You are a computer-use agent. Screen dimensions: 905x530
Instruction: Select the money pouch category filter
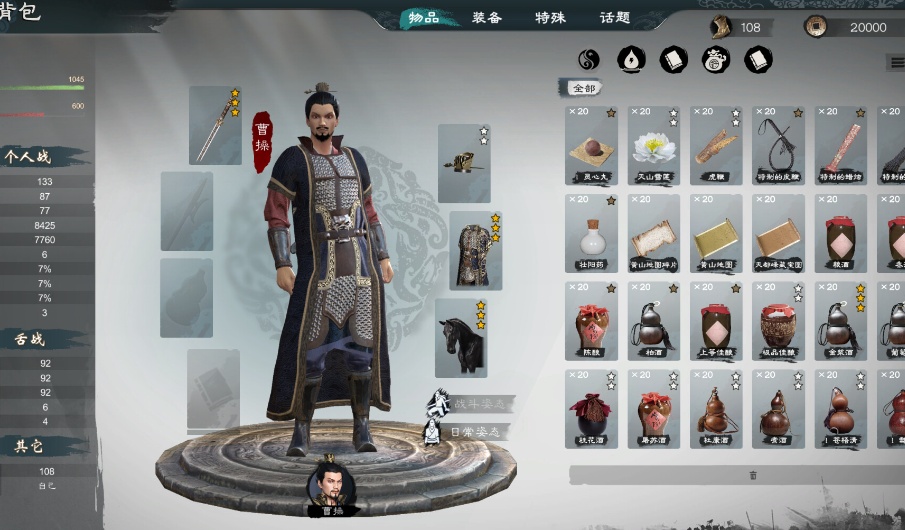click(715, 61)
